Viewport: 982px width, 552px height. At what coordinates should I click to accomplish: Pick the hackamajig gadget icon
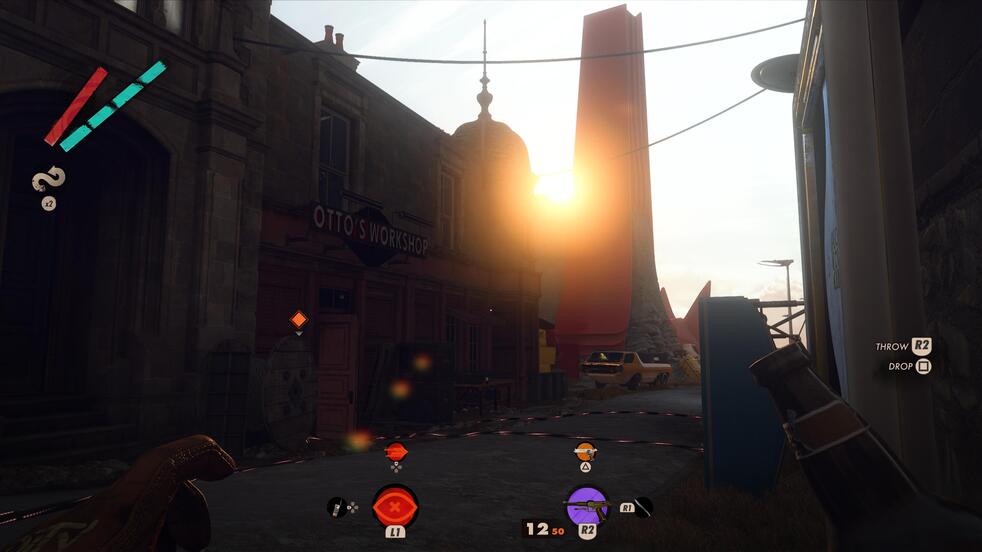[x=336, y=507]
